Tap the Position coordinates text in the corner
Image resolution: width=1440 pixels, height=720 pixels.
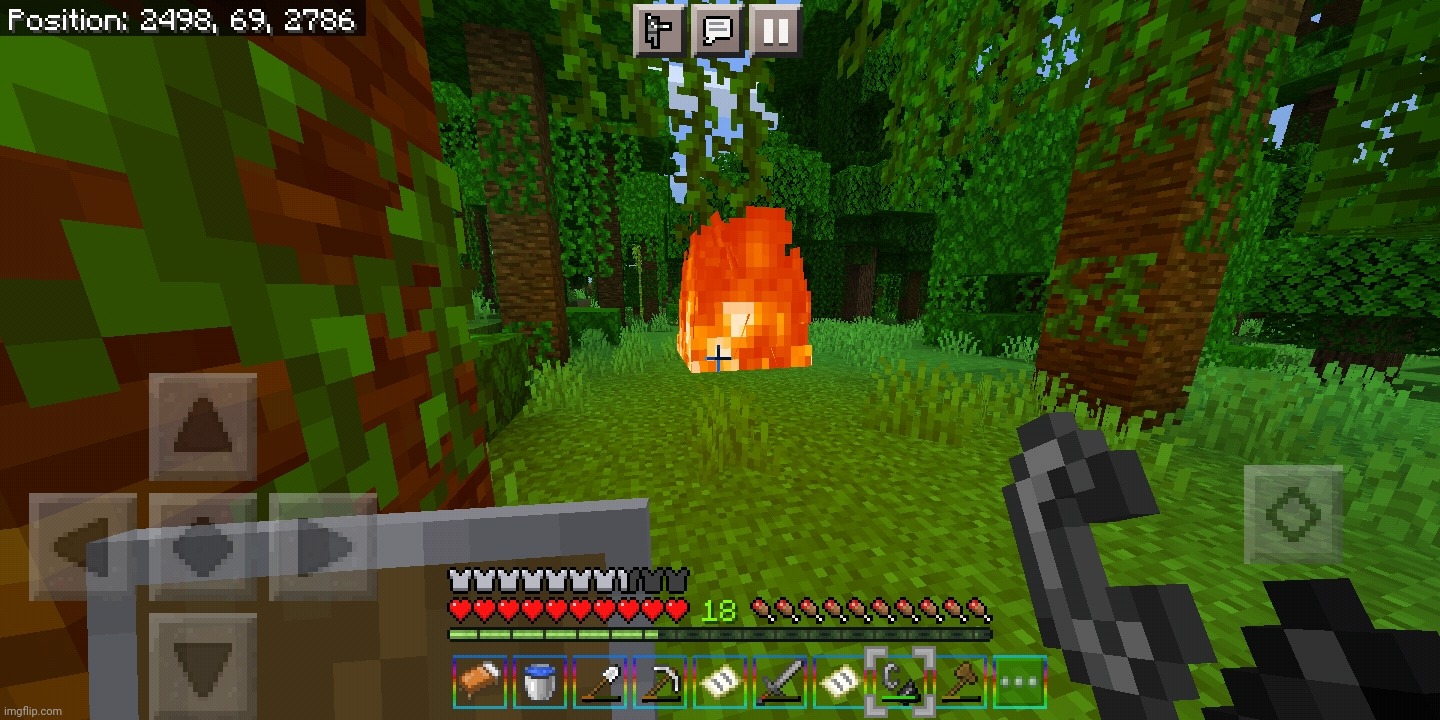click(178, 18)
